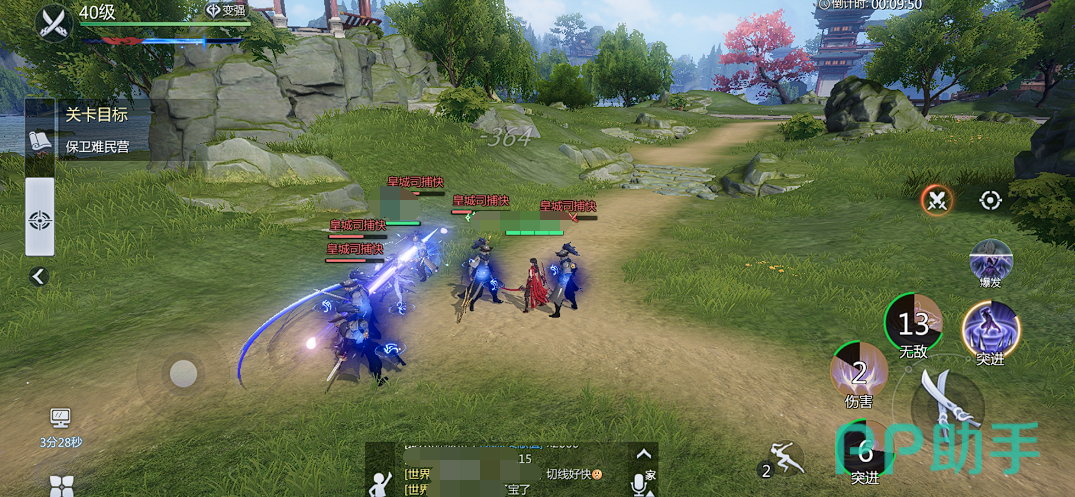
Task: Open the 关卡目标 stage objective panel
Action: point(88,114)
